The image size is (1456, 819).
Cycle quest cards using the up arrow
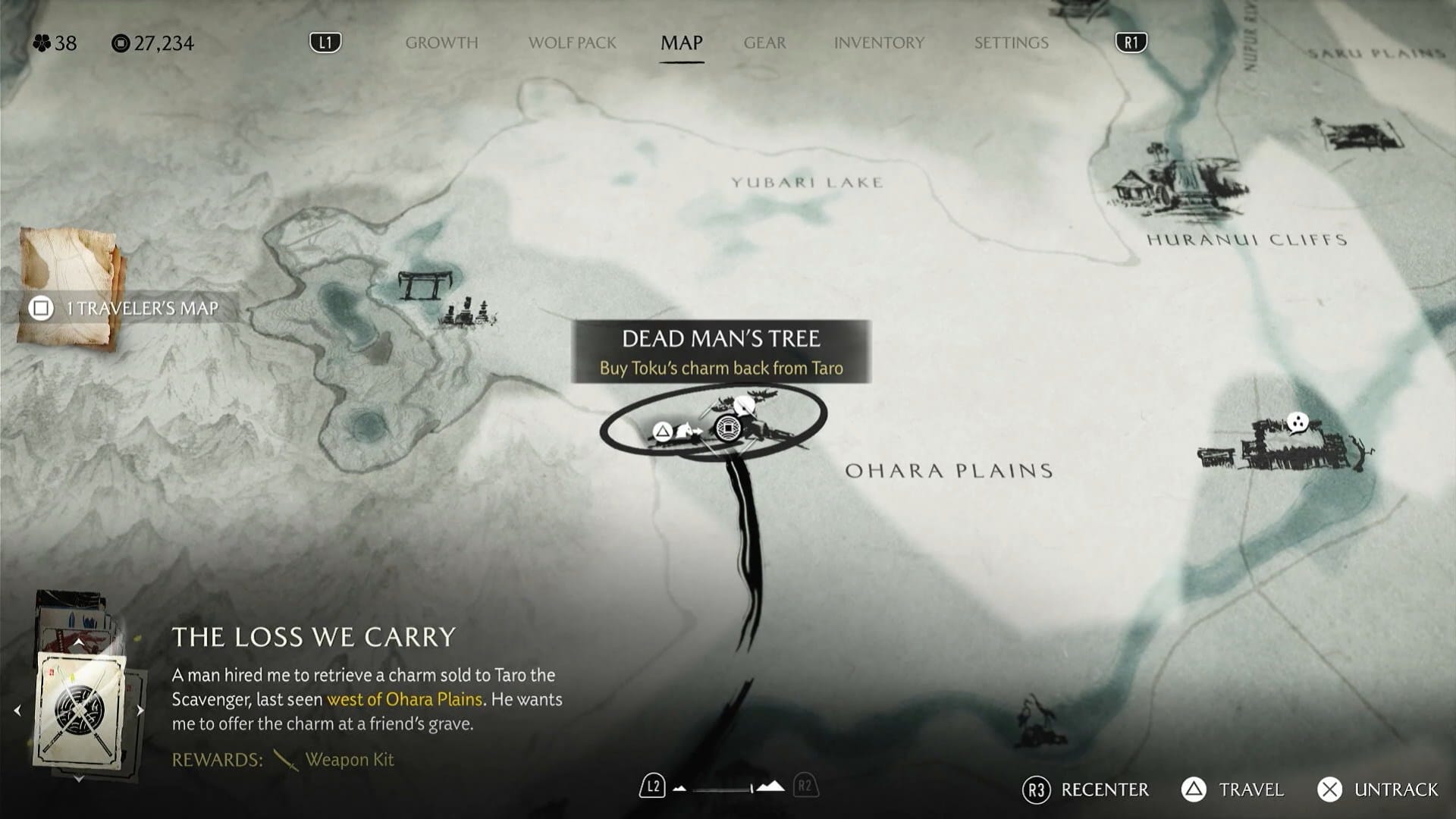[x=79, y=642]
